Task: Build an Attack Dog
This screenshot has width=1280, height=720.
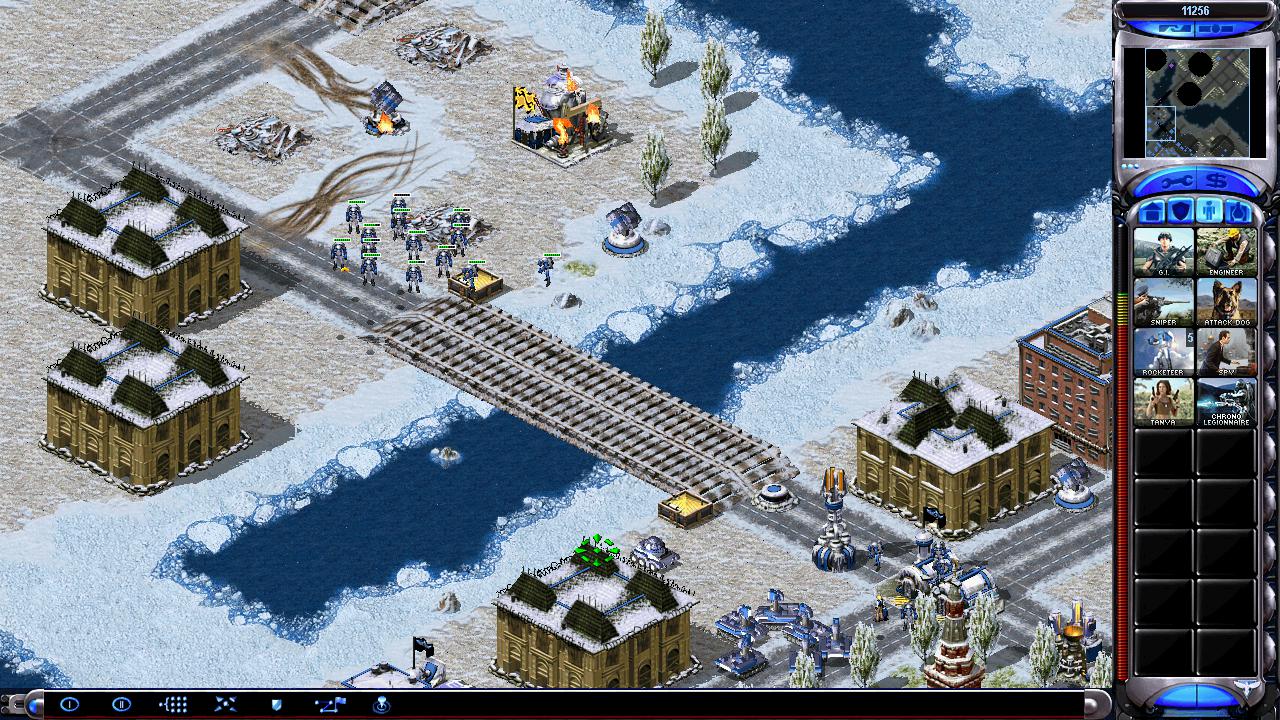Action: [1226, 302]
